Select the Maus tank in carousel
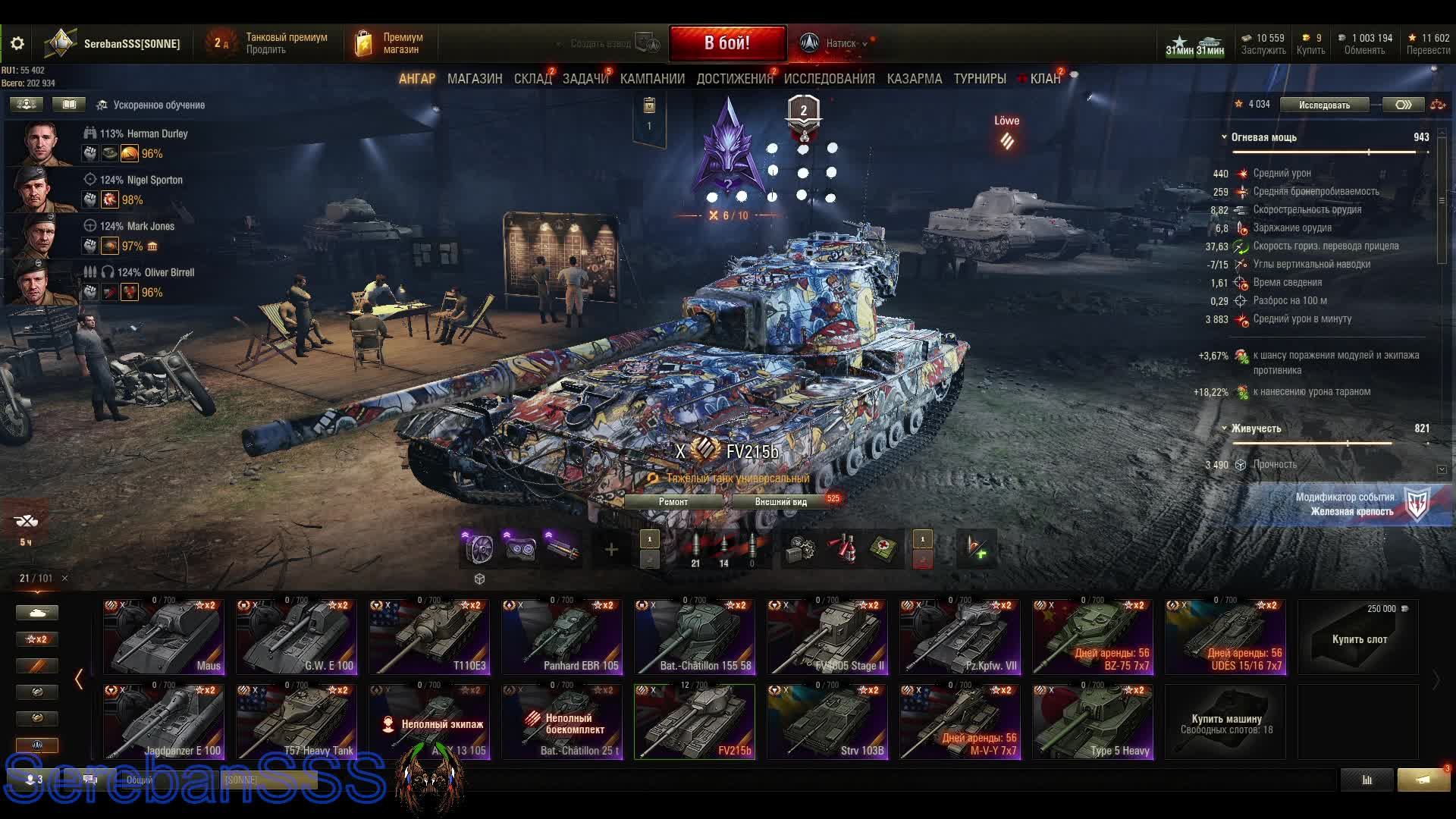Image resolution: width=1456 pixels, height=819 pixels. (164, 637)
